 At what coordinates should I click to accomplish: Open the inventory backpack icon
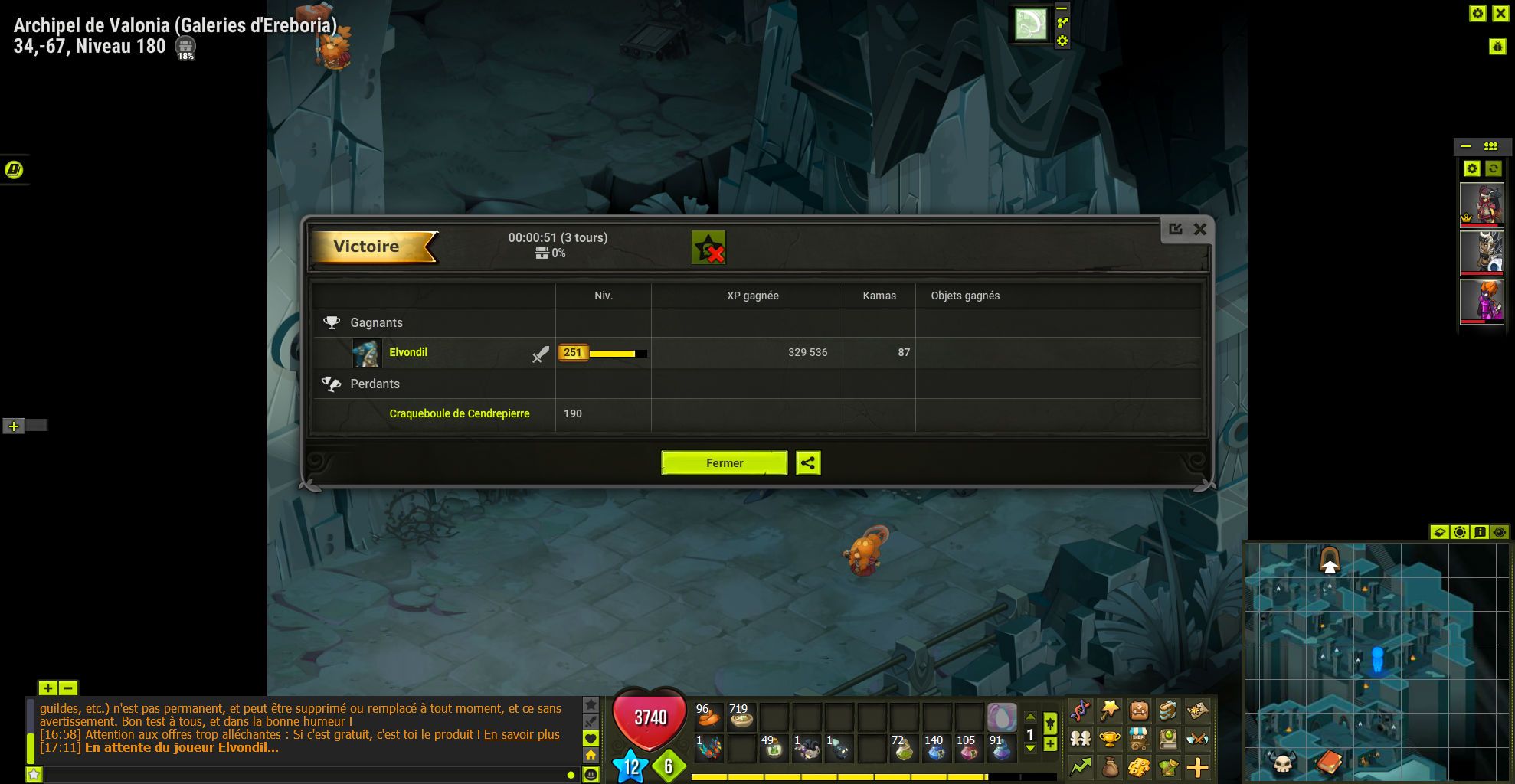click(1139, 708)
